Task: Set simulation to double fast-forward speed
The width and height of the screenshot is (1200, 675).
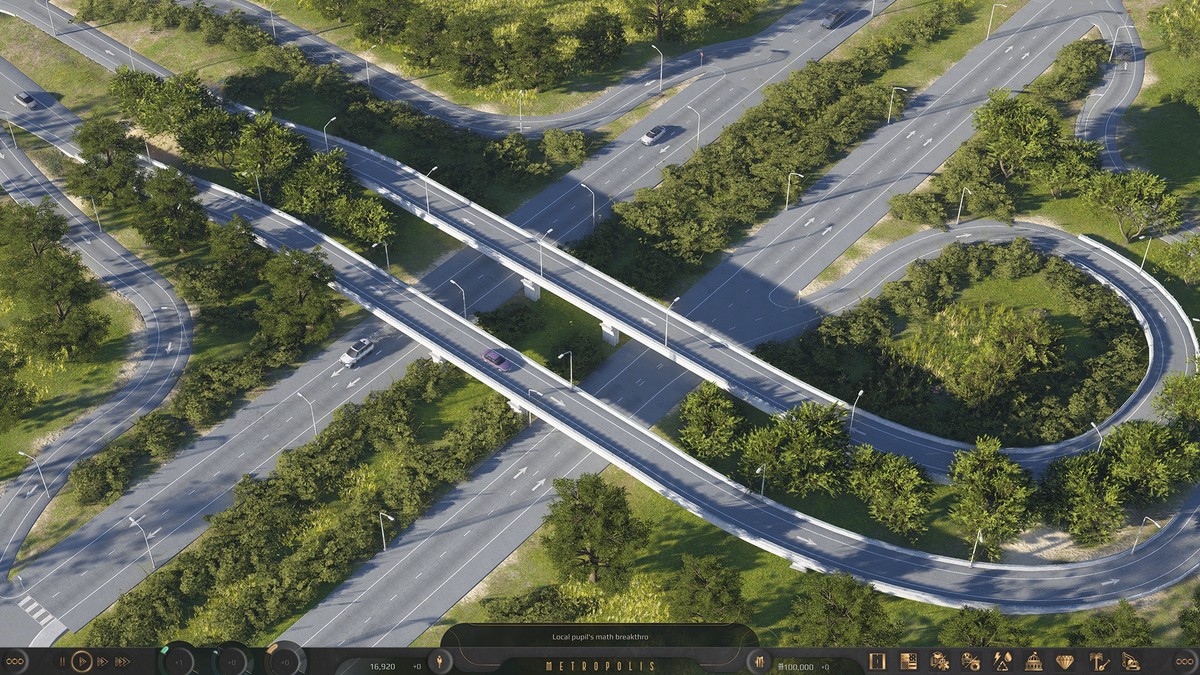Action: click(103, 661)
